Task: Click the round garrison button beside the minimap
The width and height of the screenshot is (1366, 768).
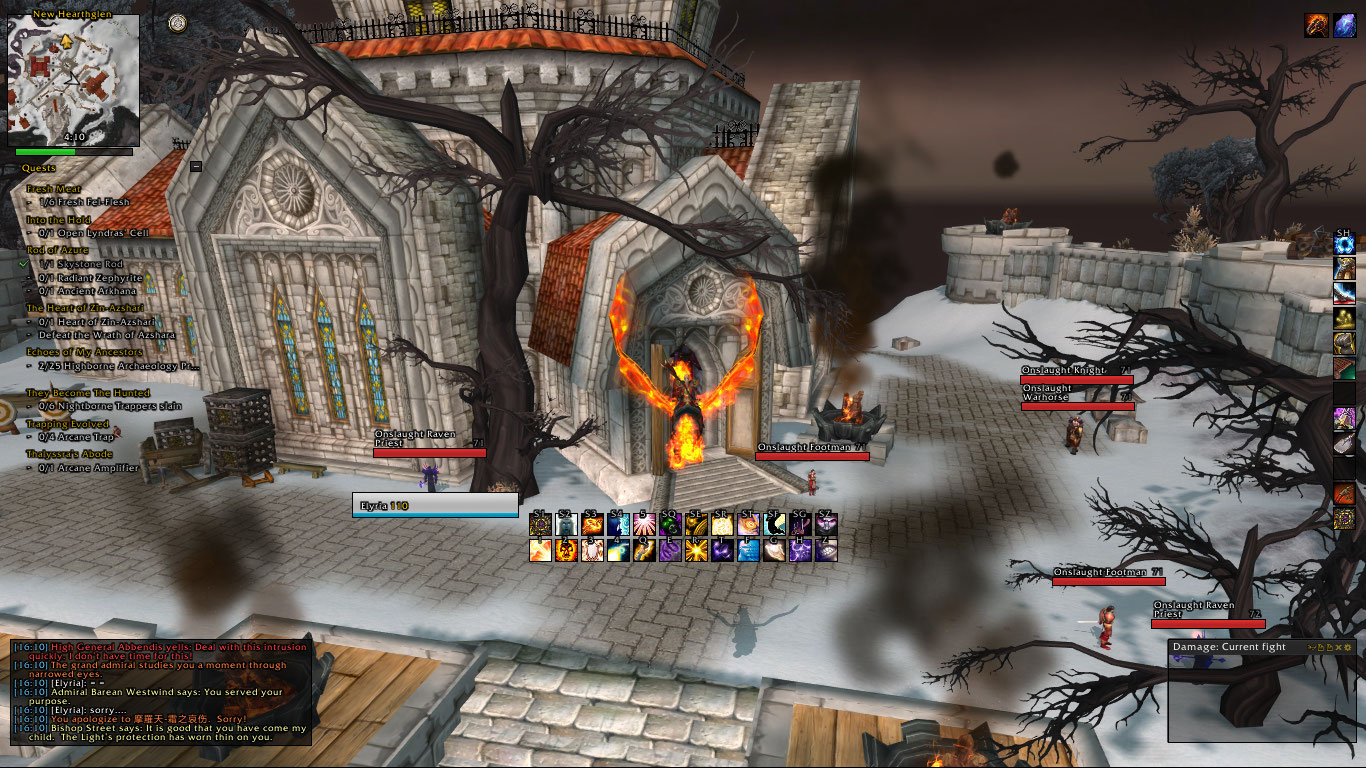Action: tap(177, 22)
